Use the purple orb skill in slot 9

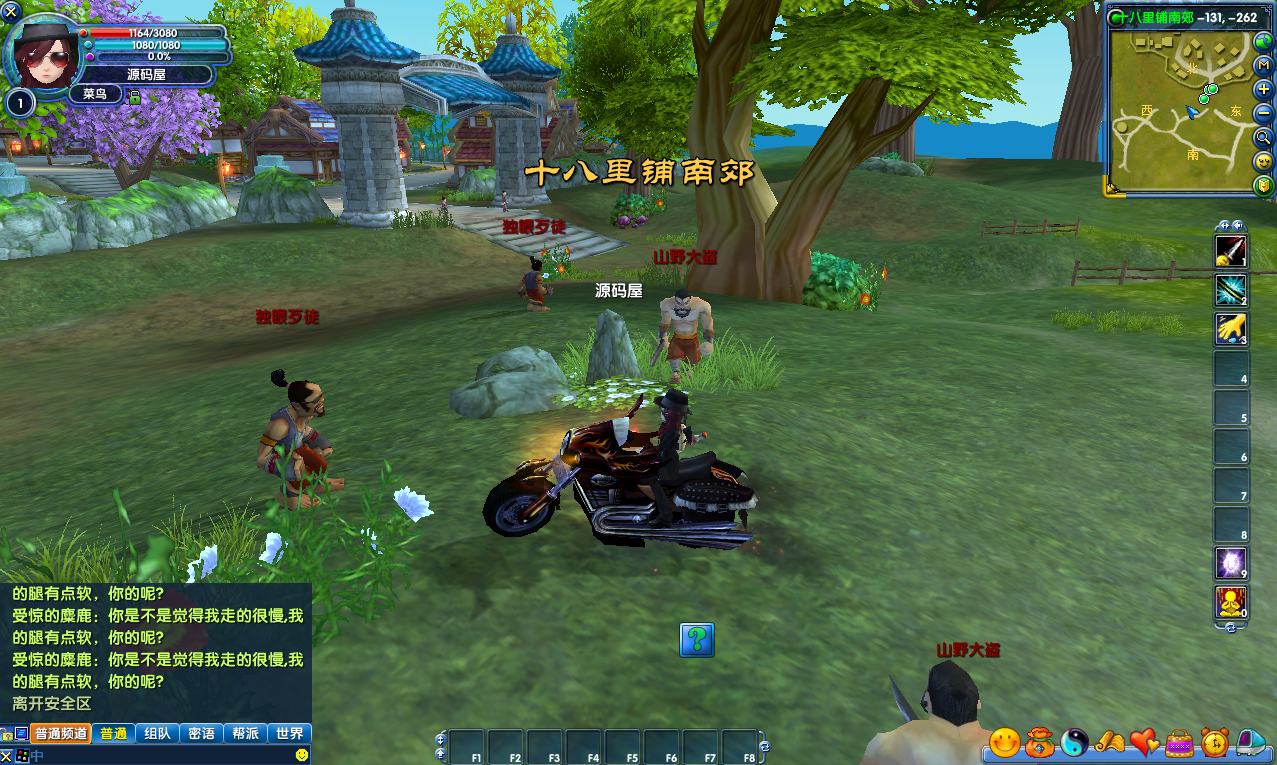1230,563
